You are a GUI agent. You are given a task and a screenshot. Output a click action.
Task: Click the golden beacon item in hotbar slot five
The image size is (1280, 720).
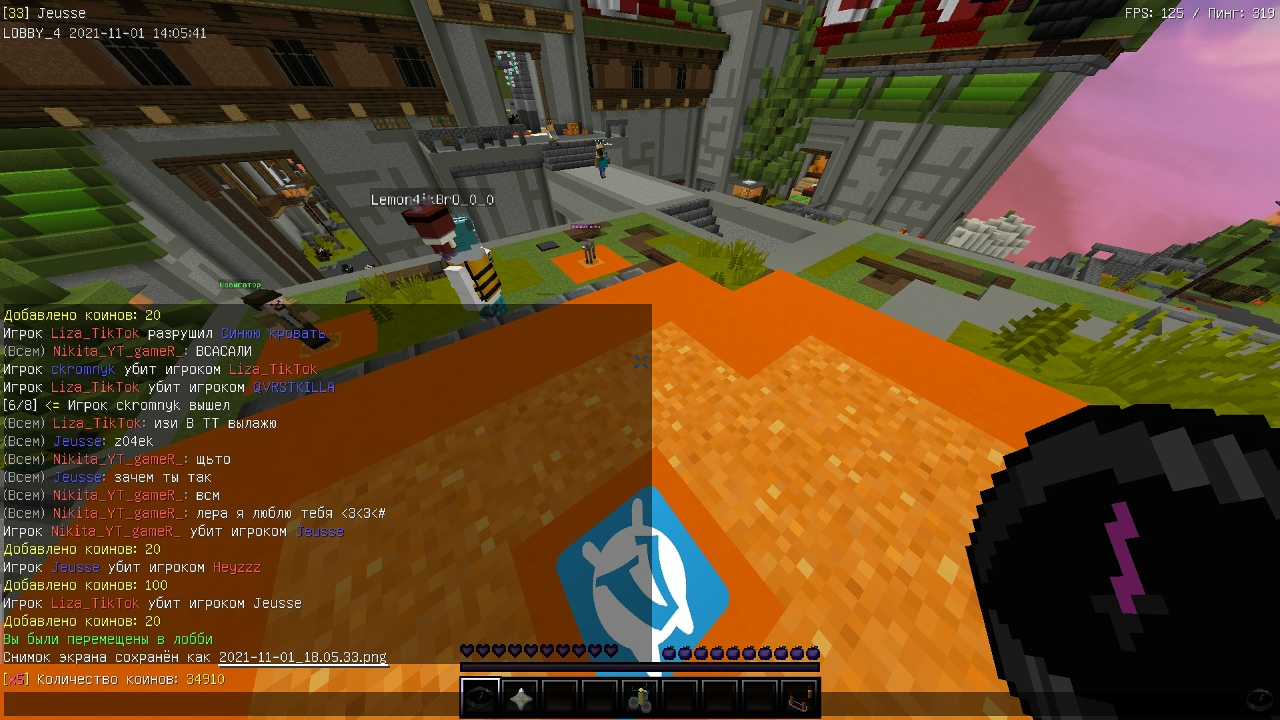[640, 697]
